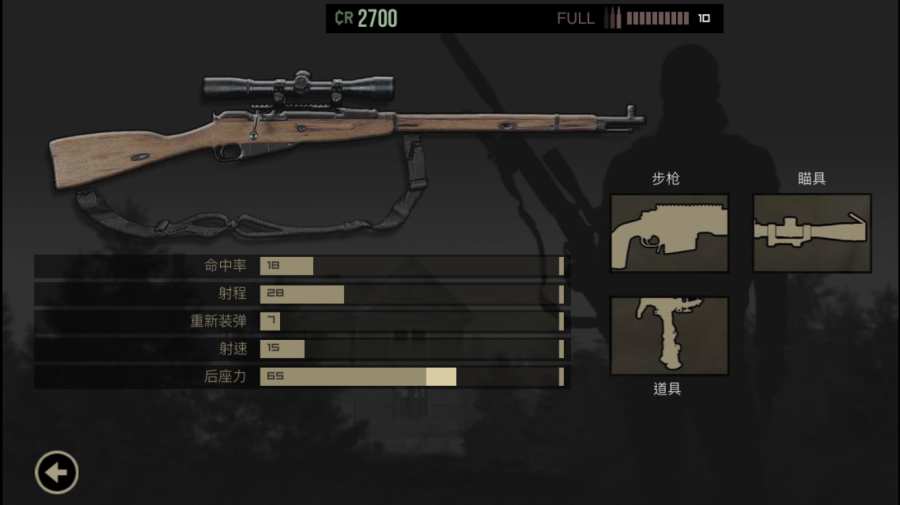The height and width of the screenshot is (505, 900).
Task: Open the scope (瞄具) upgrade tile
Action: click(x=812, y=233)
